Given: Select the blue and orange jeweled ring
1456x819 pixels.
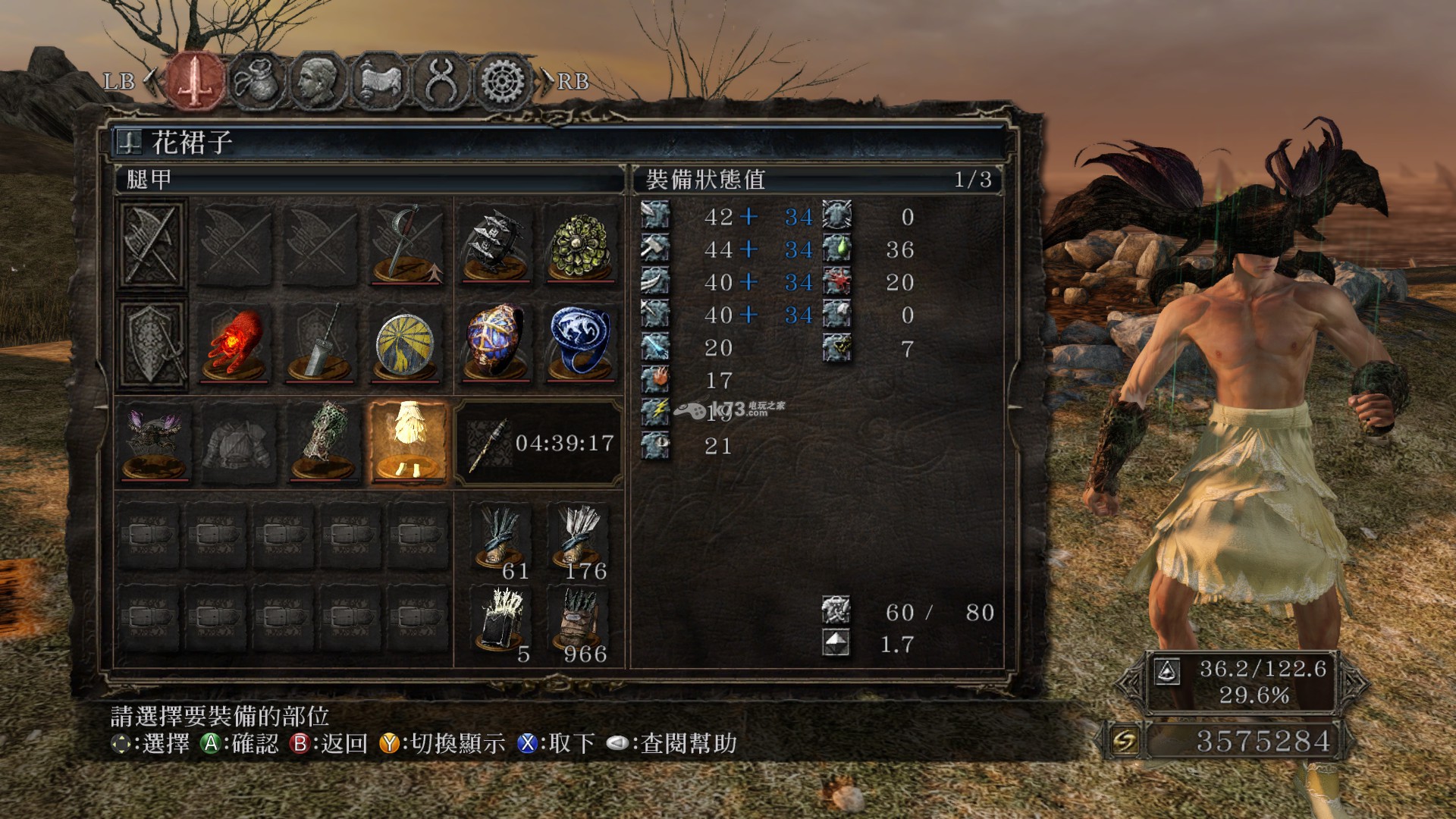Looking at the screenshot, I should 496,344.
